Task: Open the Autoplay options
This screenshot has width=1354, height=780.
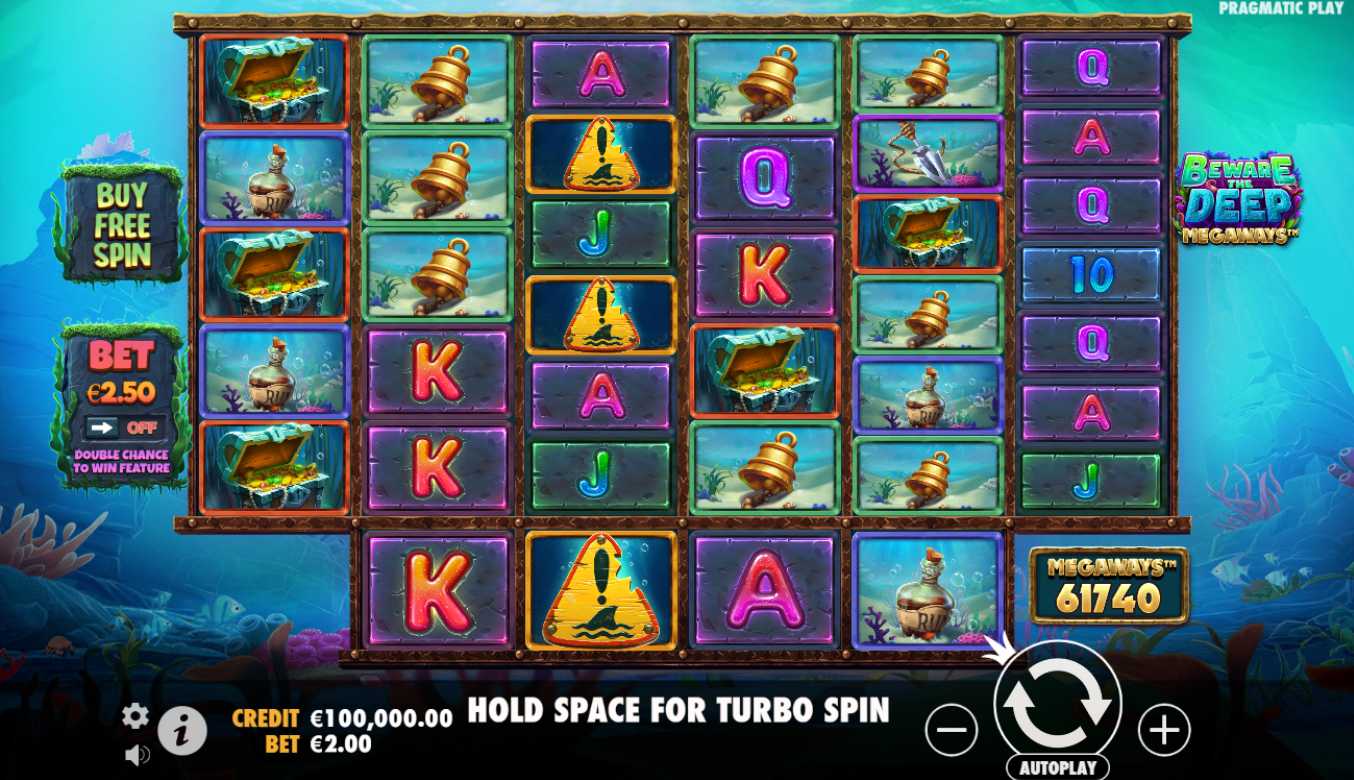Action: (x=1057, y=768)
